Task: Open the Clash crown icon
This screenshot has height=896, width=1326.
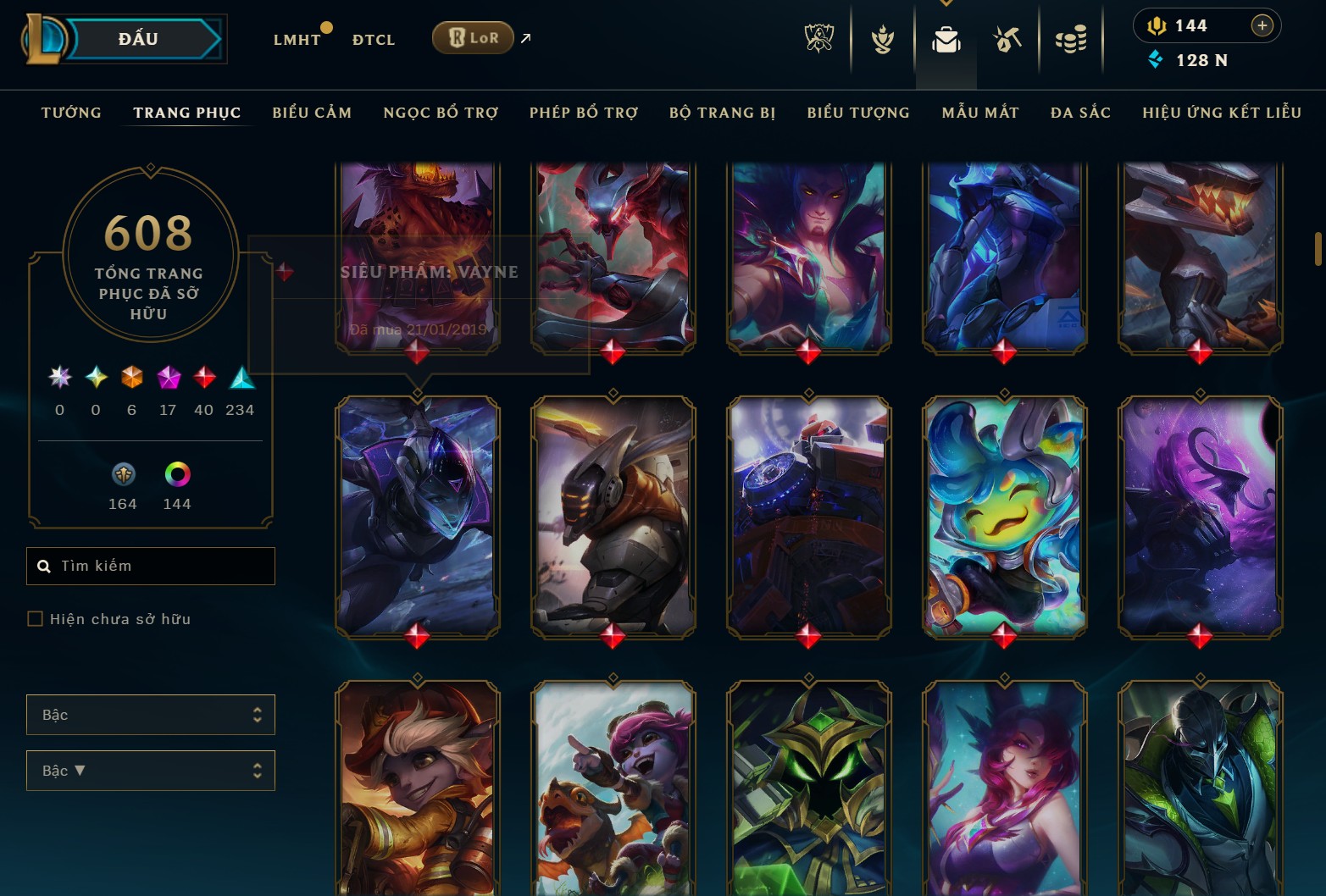Action: (x=882, y=38)
